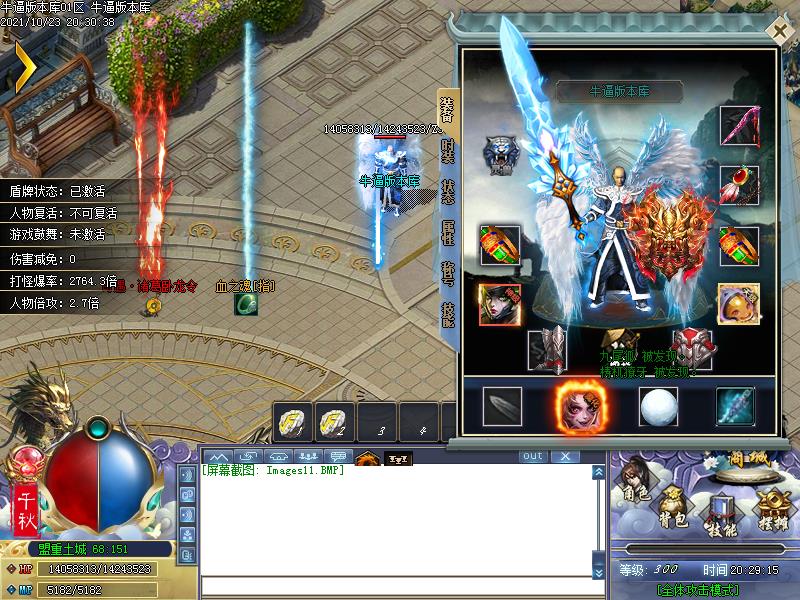Expand the yellow arrow side panel
The width and height of the screenshot is (800, 600).
point(22,64)
